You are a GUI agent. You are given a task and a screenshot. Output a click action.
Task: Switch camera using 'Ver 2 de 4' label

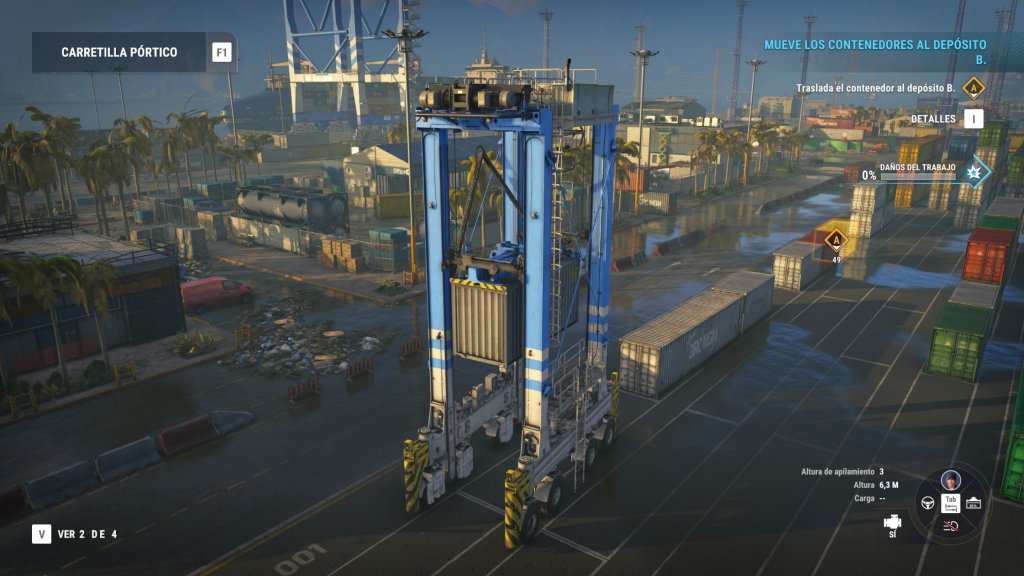[86, 534]
